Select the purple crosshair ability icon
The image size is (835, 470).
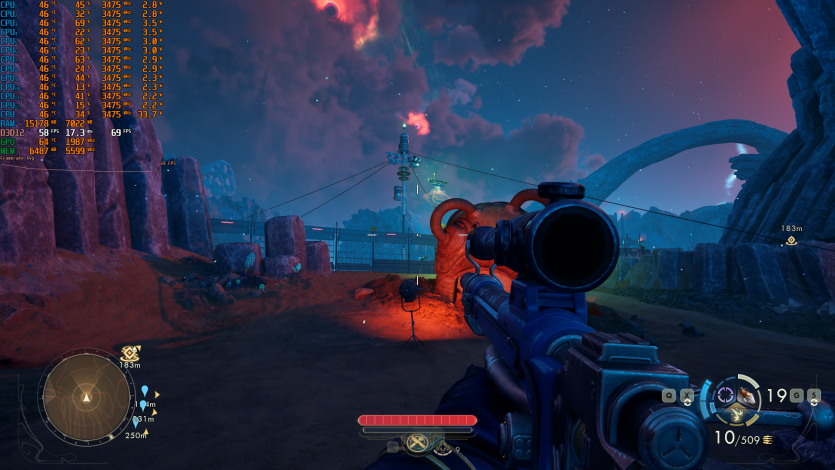pyautogui.click(x=725, y=392)
